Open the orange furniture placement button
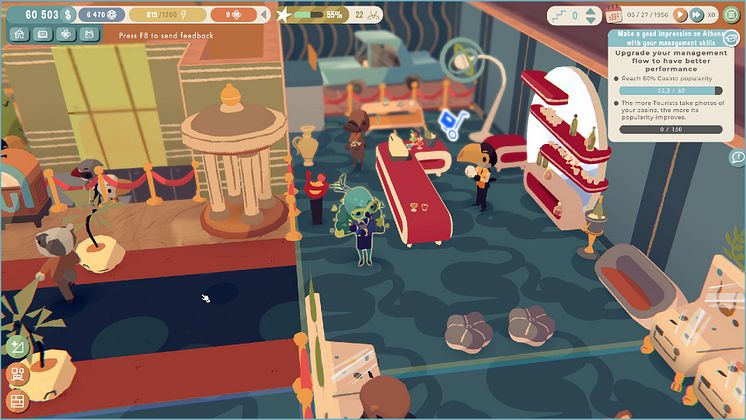This screenshot has width=746, height=420. pos(16,375)
